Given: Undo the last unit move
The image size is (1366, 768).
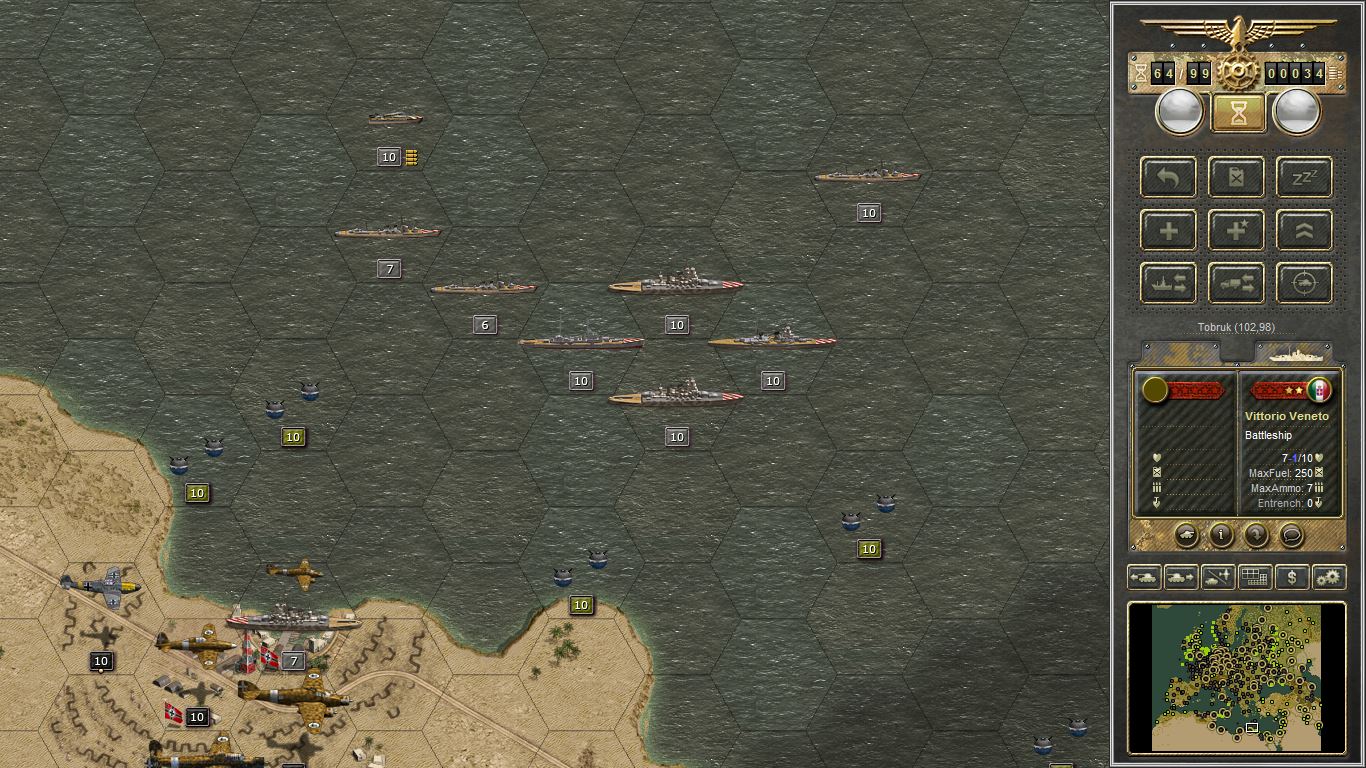Looking at the screenshot, I should point(1167,177).
